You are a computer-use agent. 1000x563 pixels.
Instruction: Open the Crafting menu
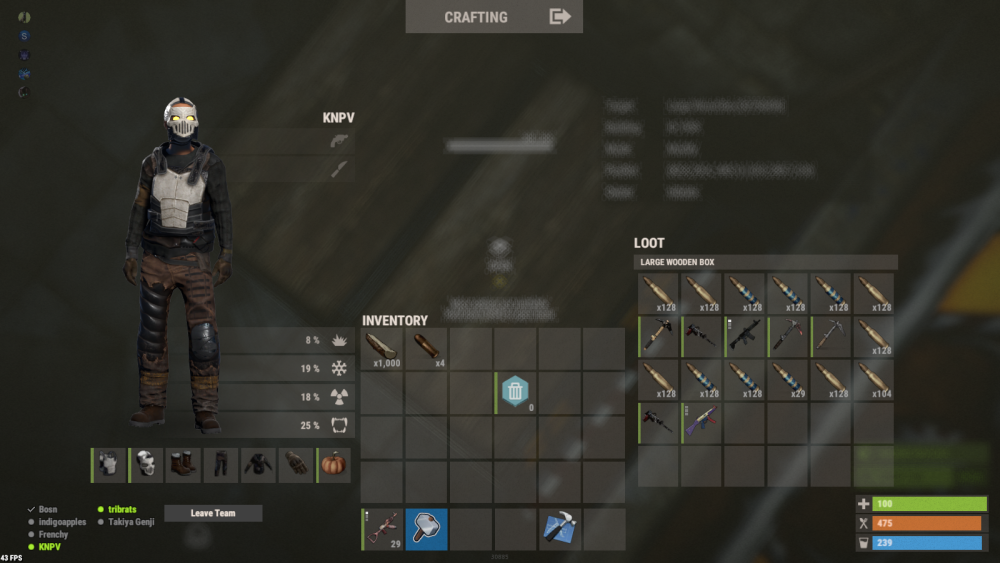pos(494,17)
